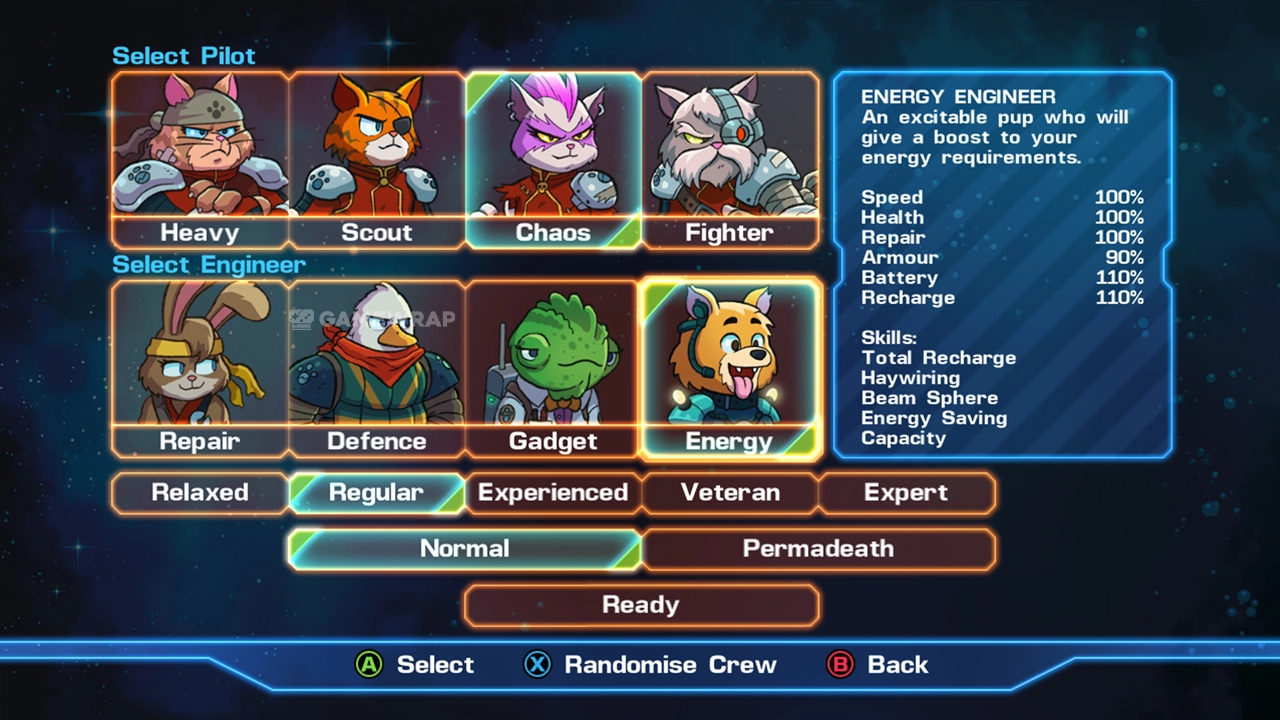
Task: Select the Fighter pilot
Action: [x=730, y=160]
